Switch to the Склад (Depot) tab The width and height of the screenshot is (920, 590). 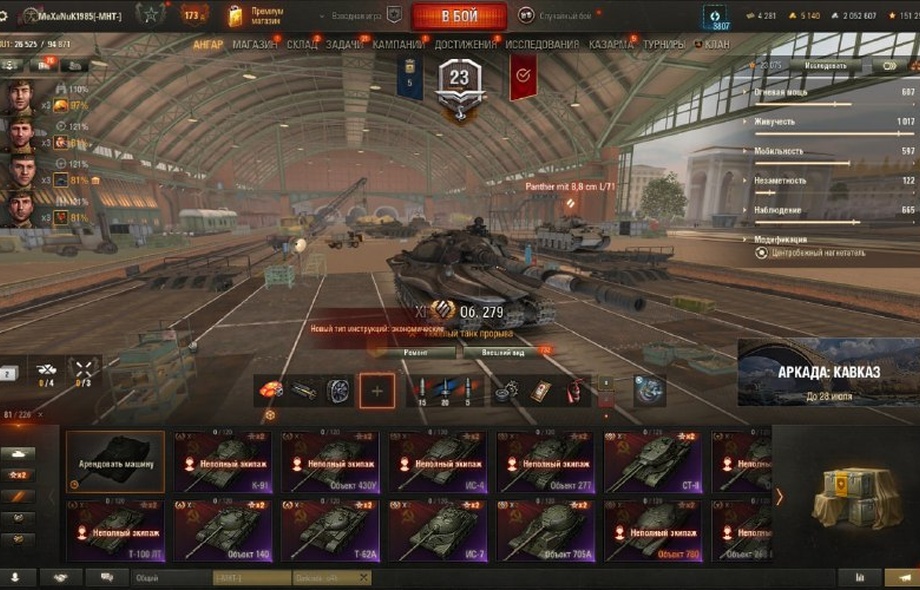pos(302,45)
